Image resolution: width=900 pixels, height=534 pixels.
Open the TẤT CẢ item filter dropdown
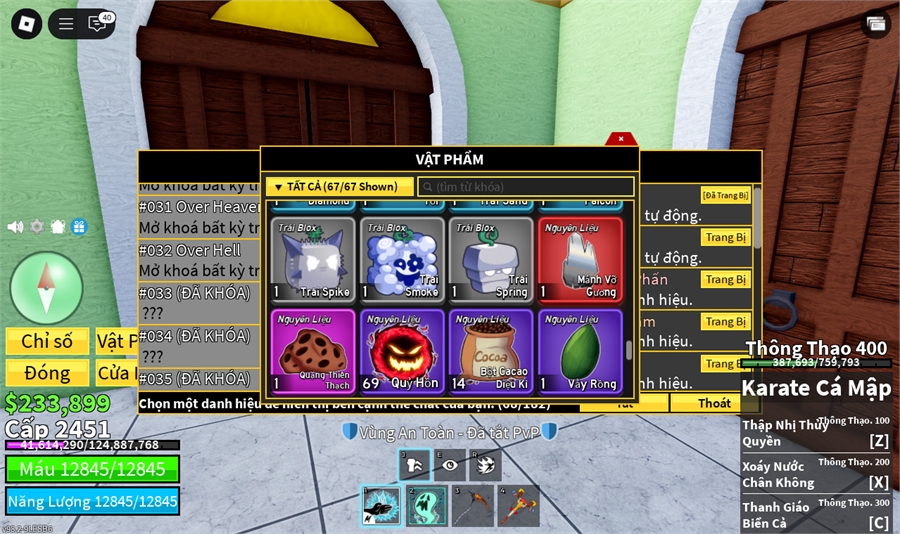click(x=339, y=186)
